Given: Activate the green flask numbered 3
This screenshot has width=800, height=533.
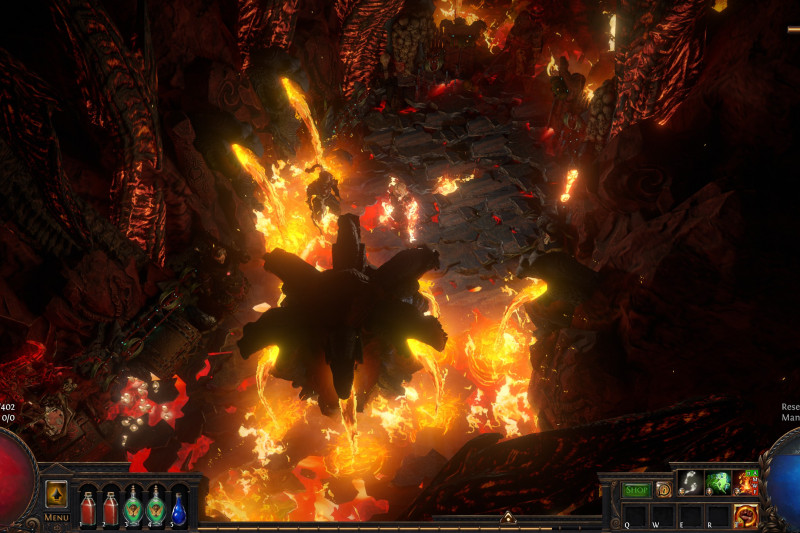Looking at the screenshot, I should (x=133, y=507).
